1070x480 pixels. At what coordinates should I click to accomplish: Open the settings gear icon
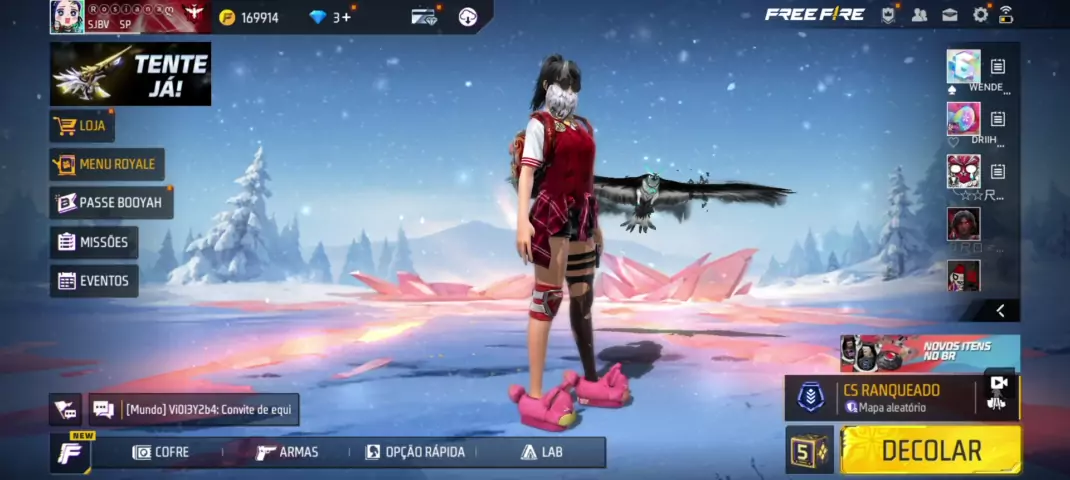point(980,15)
